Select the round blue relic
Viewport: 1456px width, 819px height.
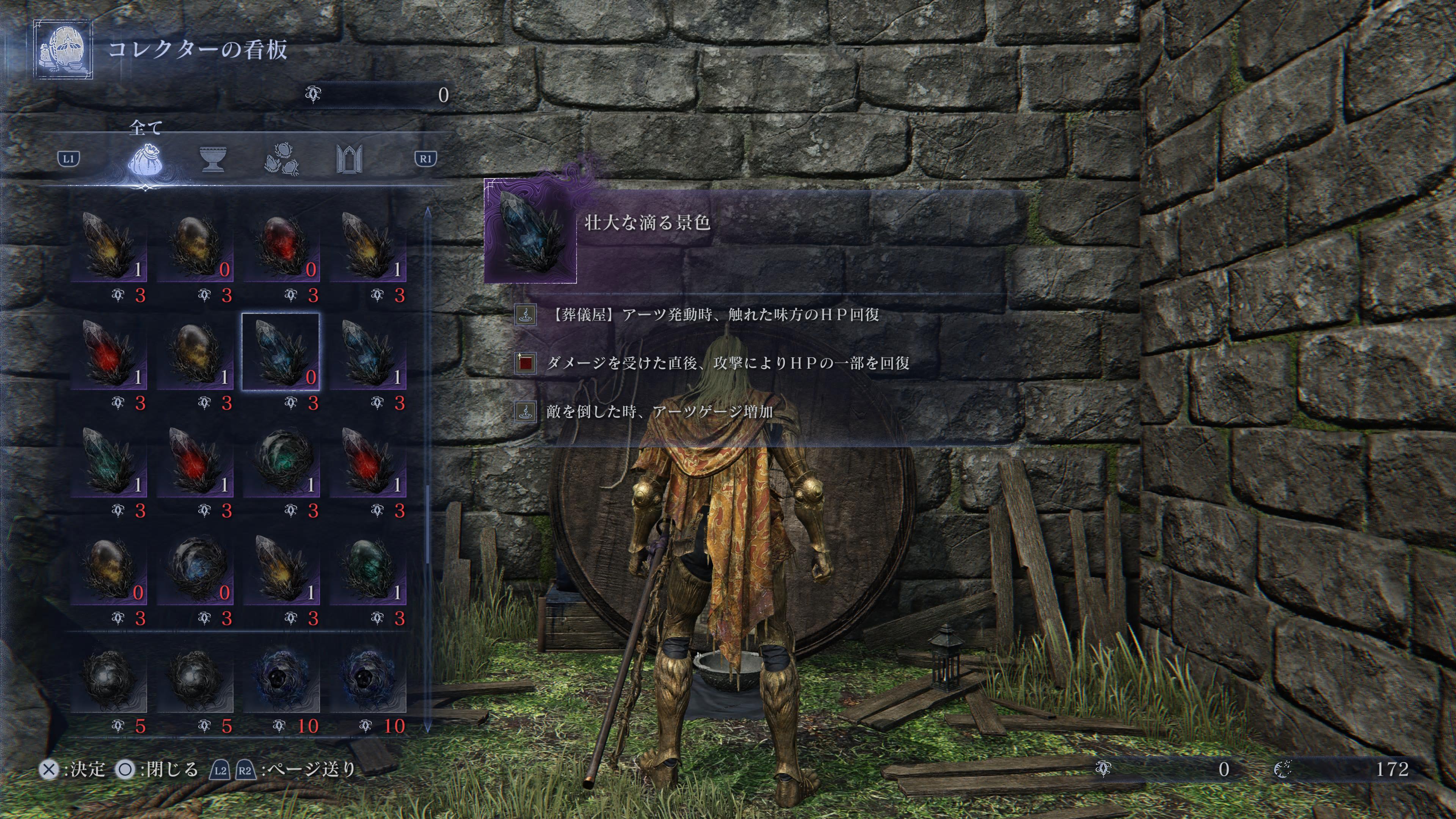point(195,567)
